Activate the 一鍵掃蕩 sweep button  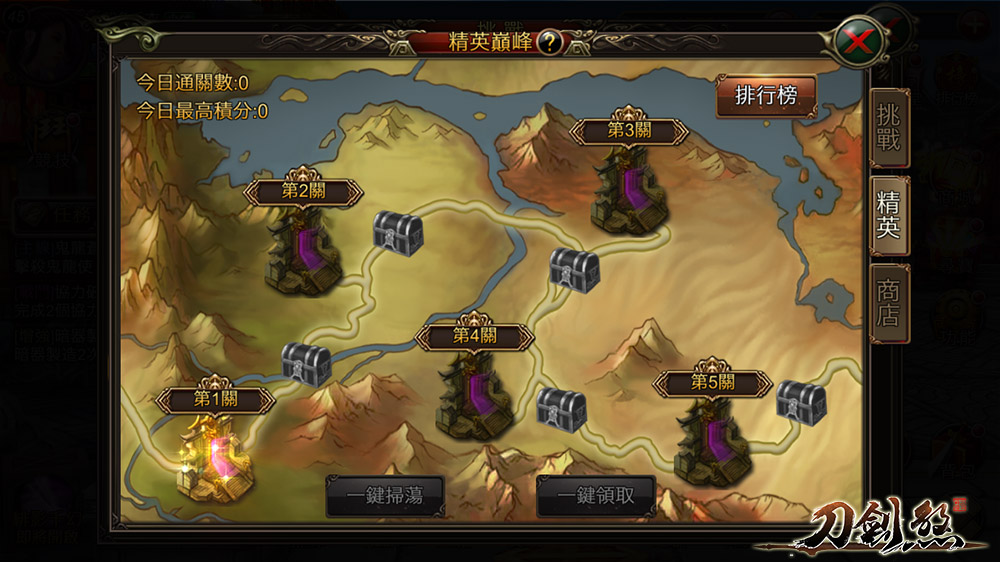coord(385,496)
